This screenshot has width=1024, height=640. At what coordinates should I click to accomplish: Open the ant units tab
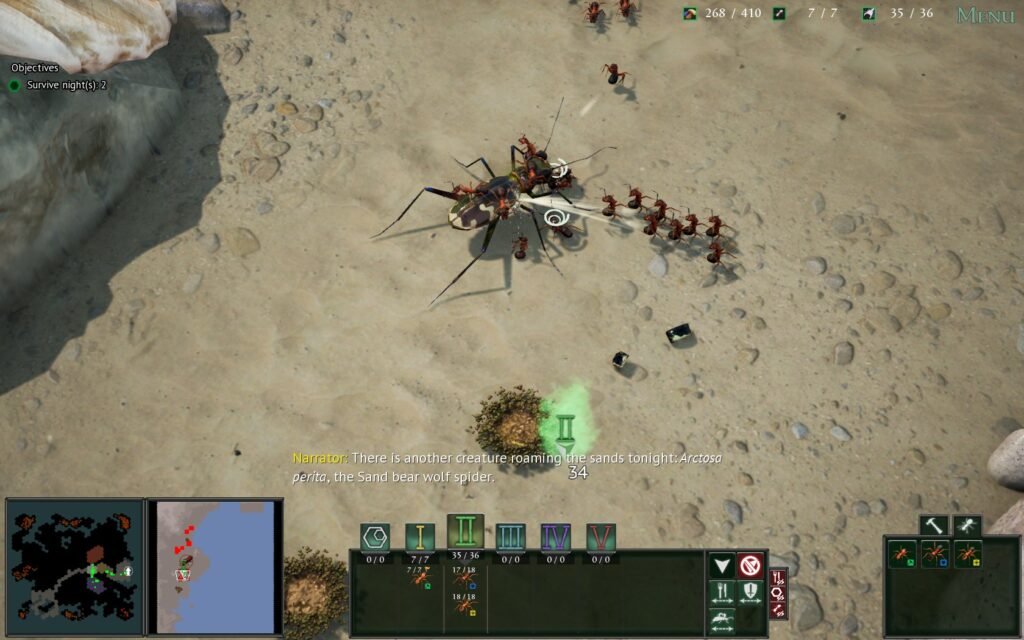(x=967, y=525)
